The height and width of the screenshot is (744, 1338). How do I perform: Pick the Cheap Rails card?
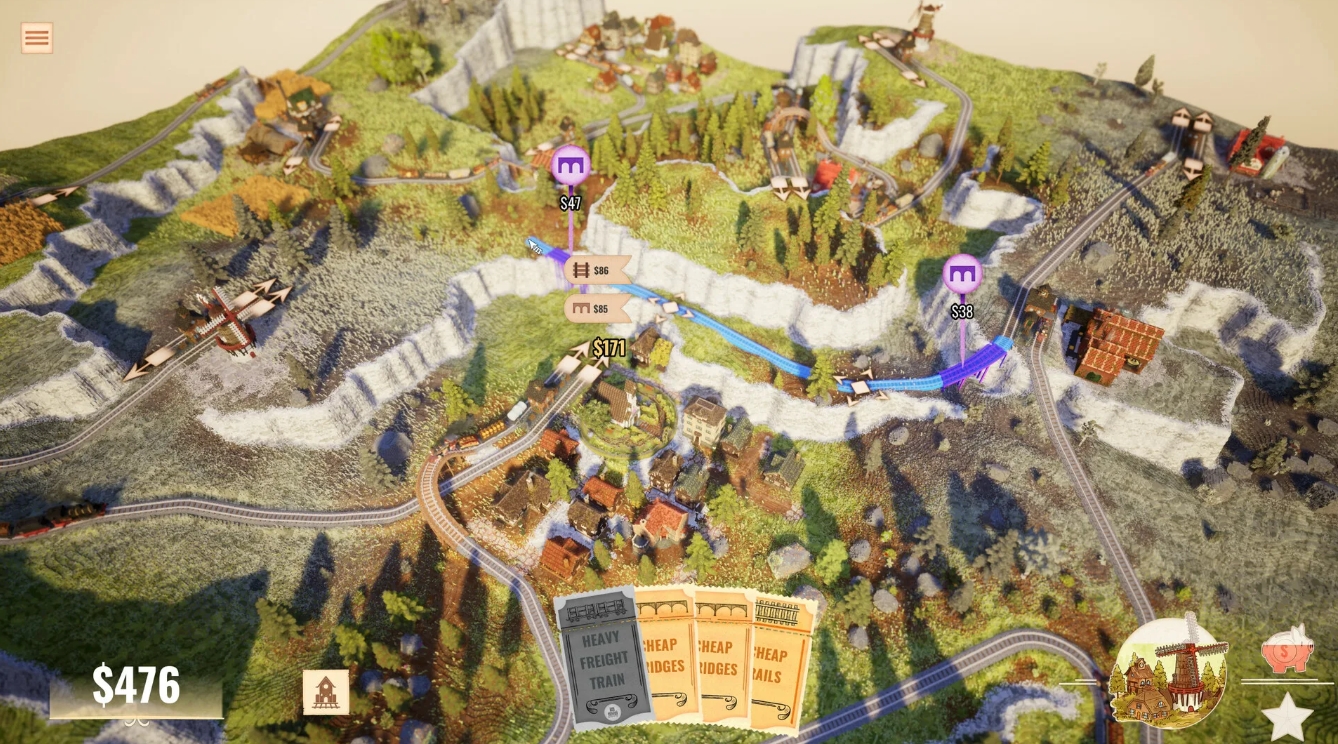point(781,660)
